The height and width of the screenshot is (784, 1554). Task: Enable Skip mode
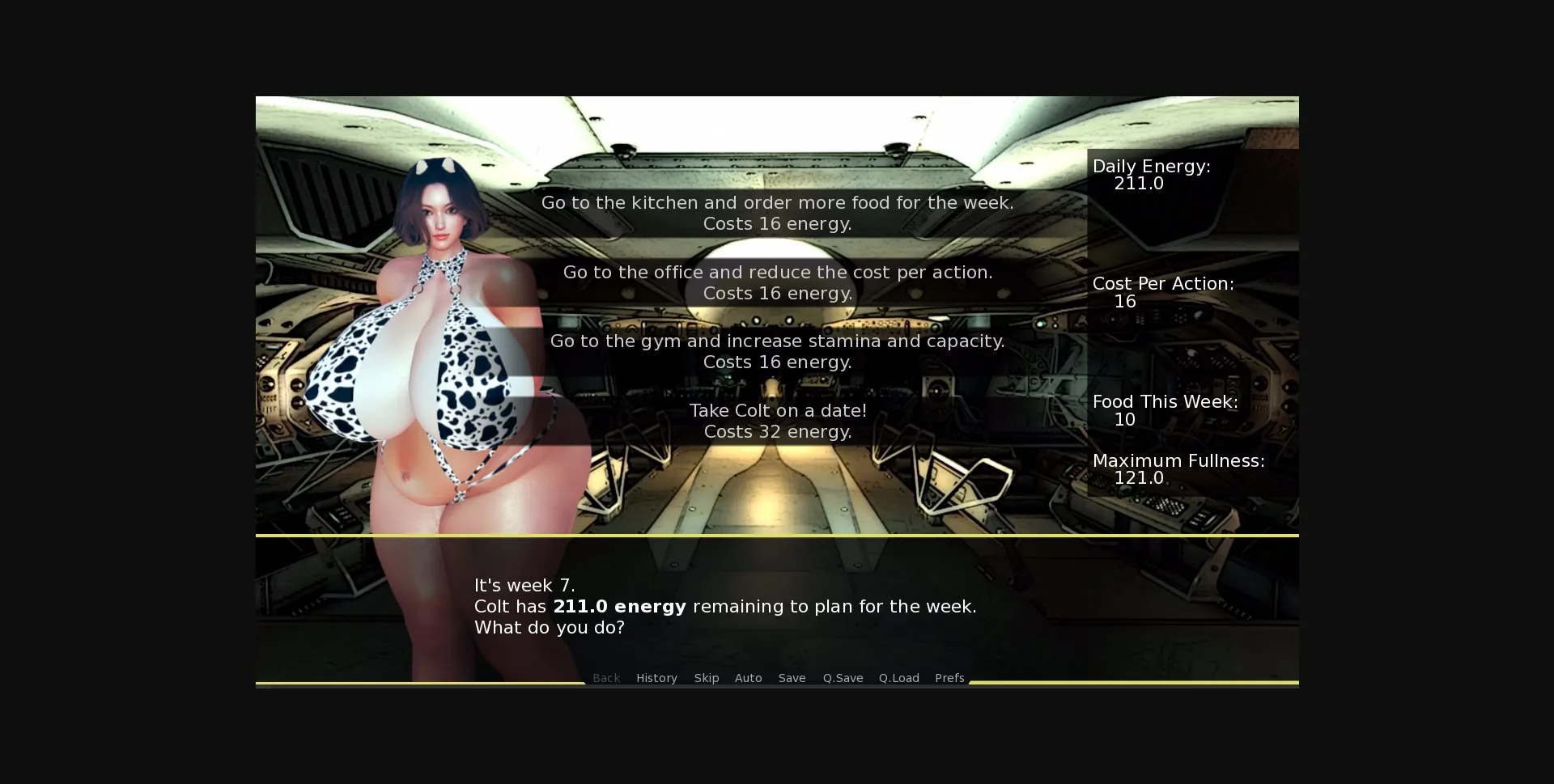[707, 678]
